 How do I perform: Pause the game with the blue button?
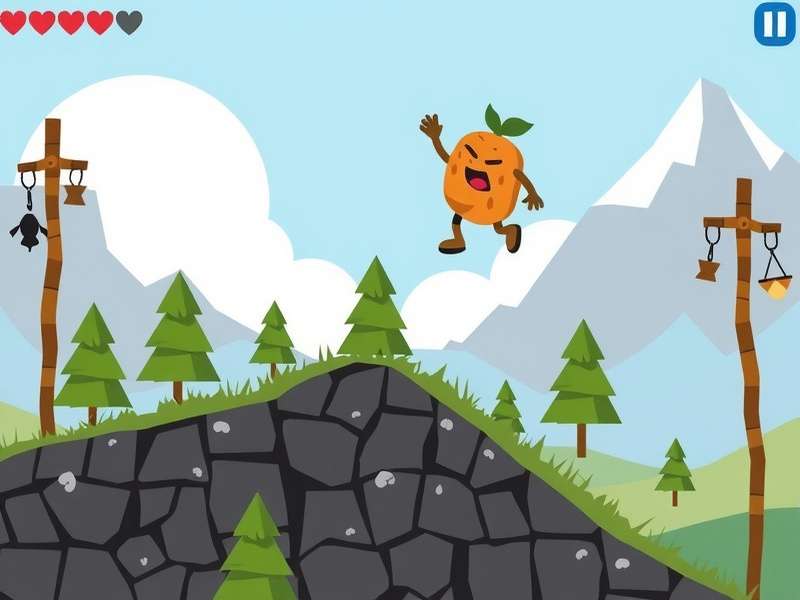point(774,24)
